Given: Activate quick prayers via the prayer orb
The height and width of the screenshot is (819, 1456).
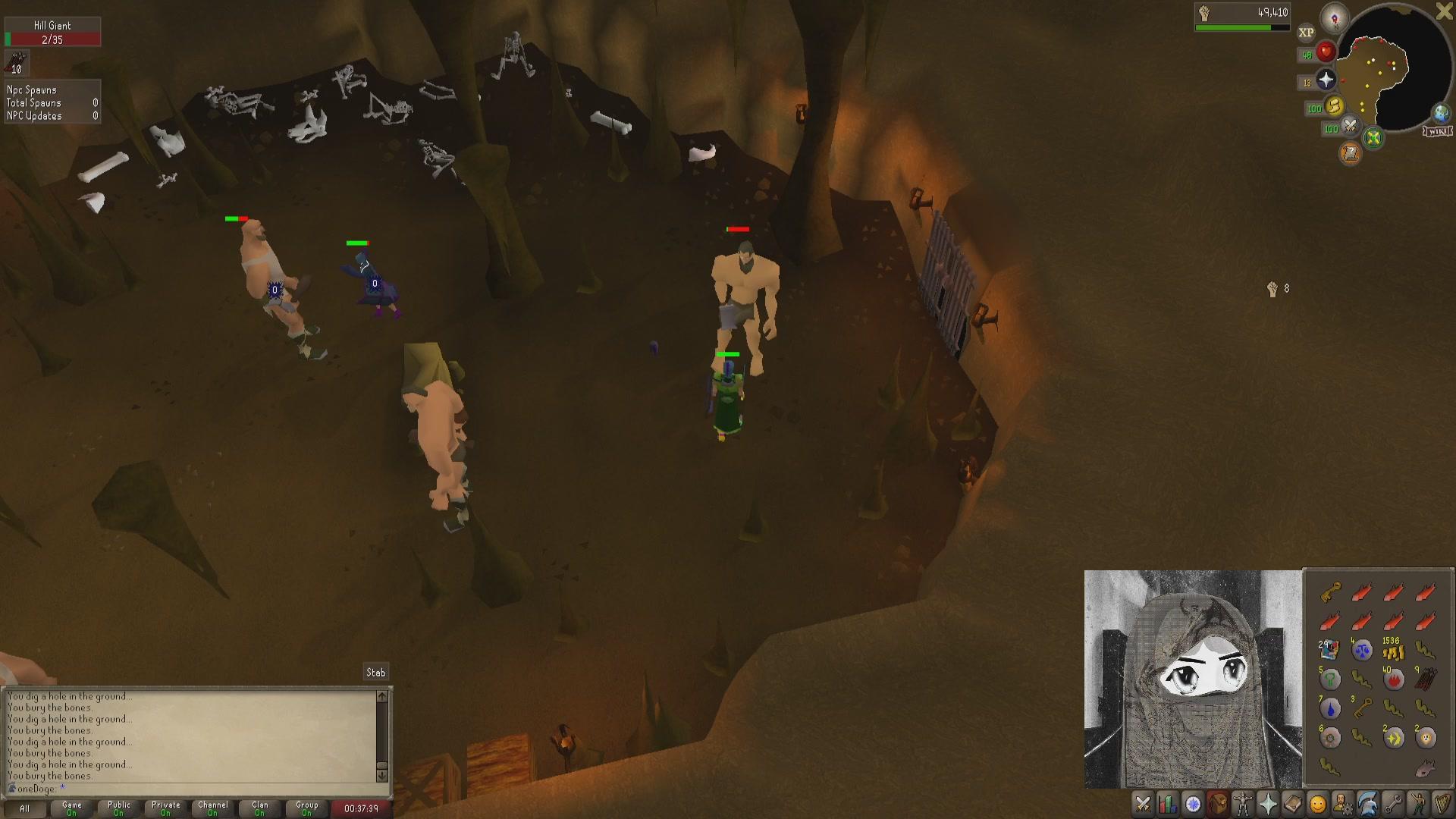Looking at the screenshot, I should (1326, 80).
